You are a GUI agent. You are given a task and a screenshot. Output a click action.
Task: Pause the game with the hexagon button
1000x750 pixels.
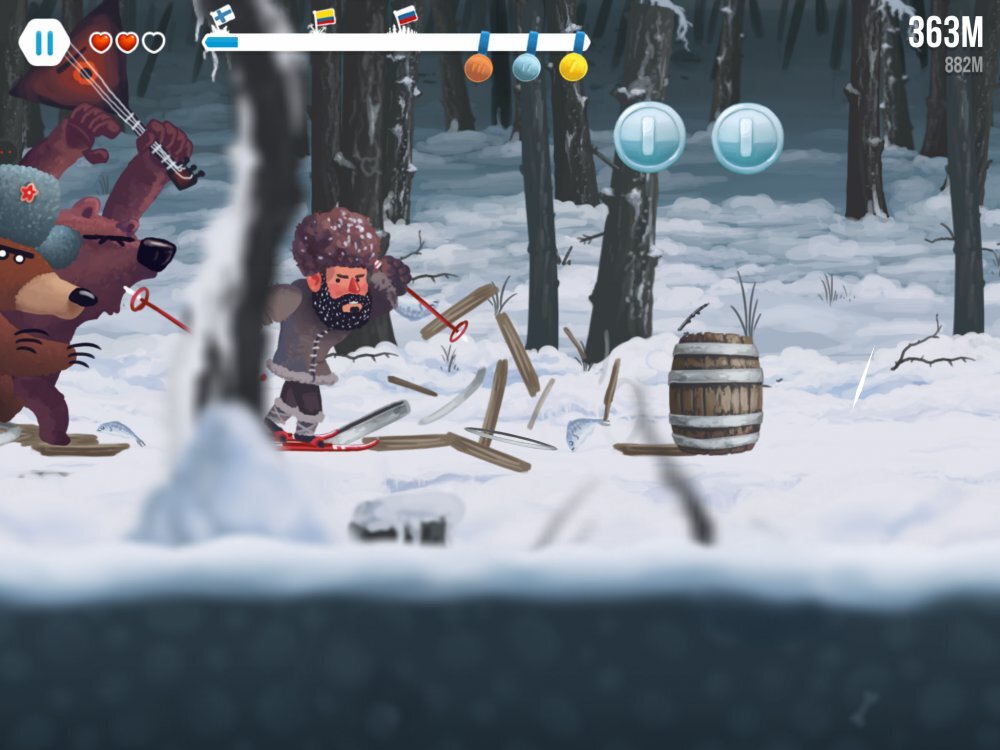(x=45, y=43)
